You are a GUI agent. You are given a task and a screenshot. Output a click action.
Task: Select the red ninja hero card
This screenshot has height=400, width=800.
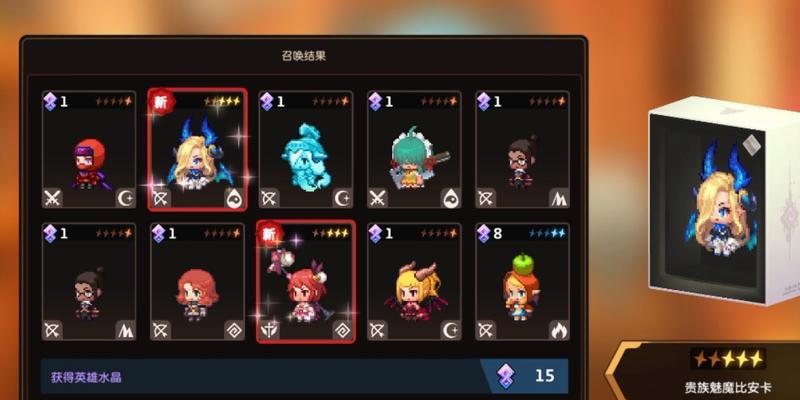[x=88, y=151]
